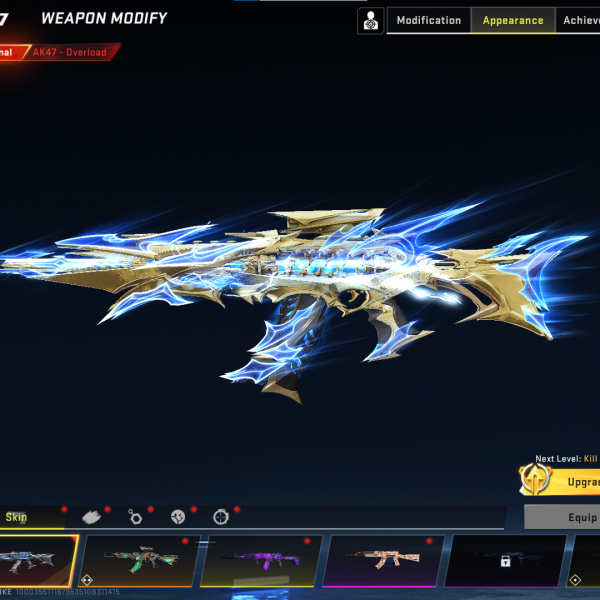Click the AK47 - Overload weapon label
Screen dimensions: 600x600
[72, 52]
